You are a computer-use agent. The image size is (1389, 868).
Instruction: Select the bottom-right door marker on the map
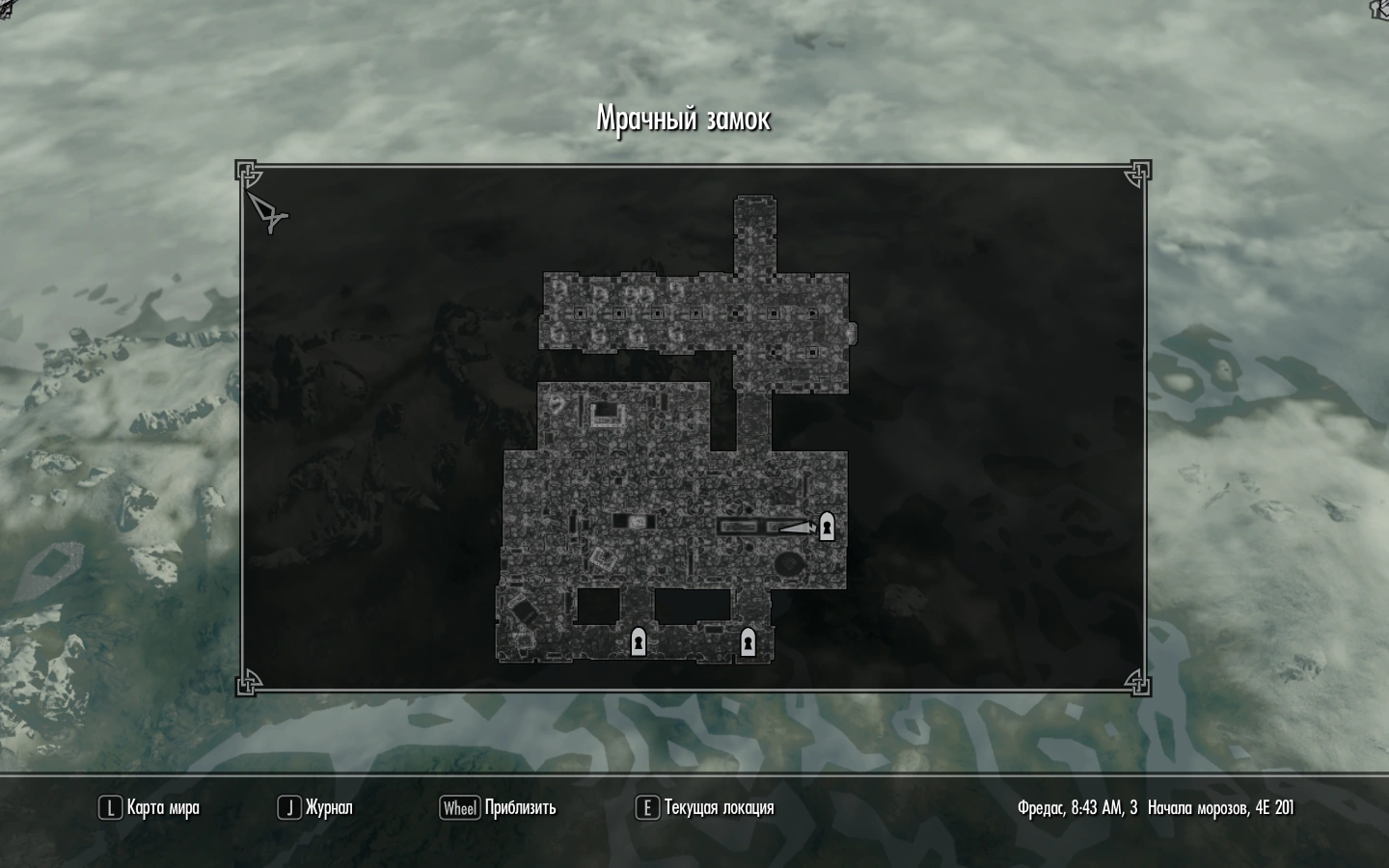[748, 641]
